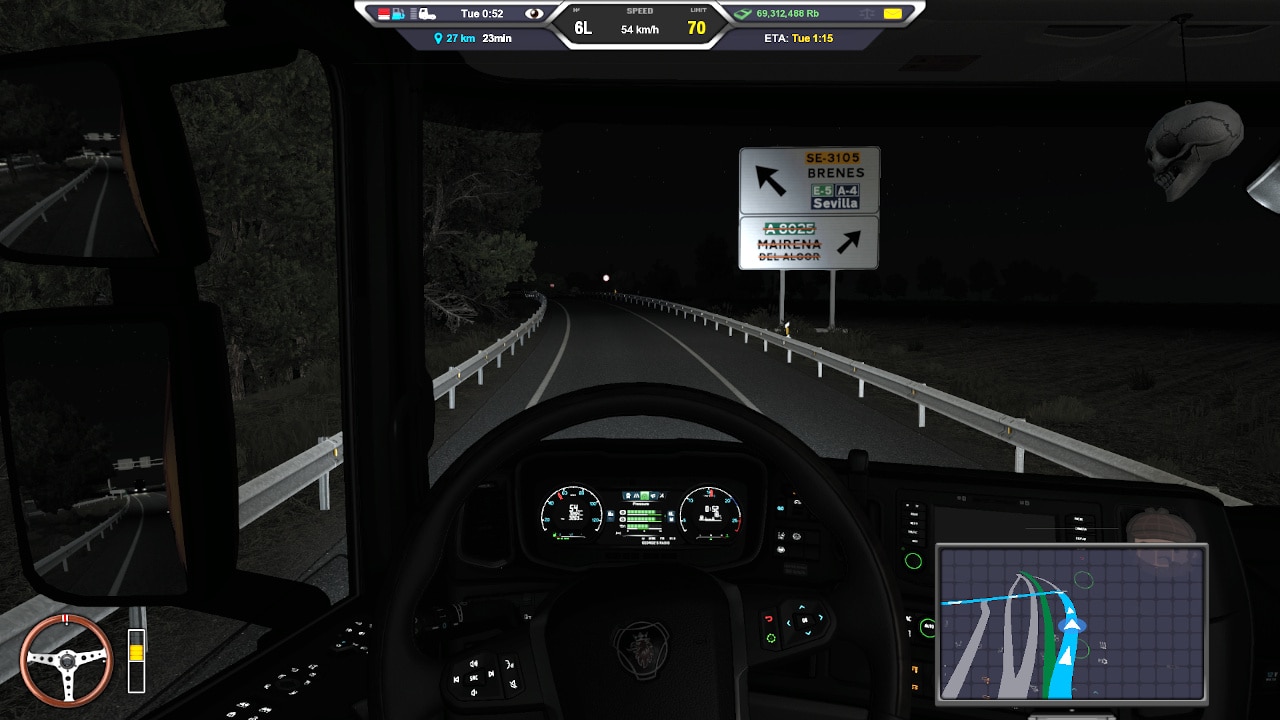Click the blue navigation distance pin
This screenshot has width=1280, height=720.
click(438, 38)
